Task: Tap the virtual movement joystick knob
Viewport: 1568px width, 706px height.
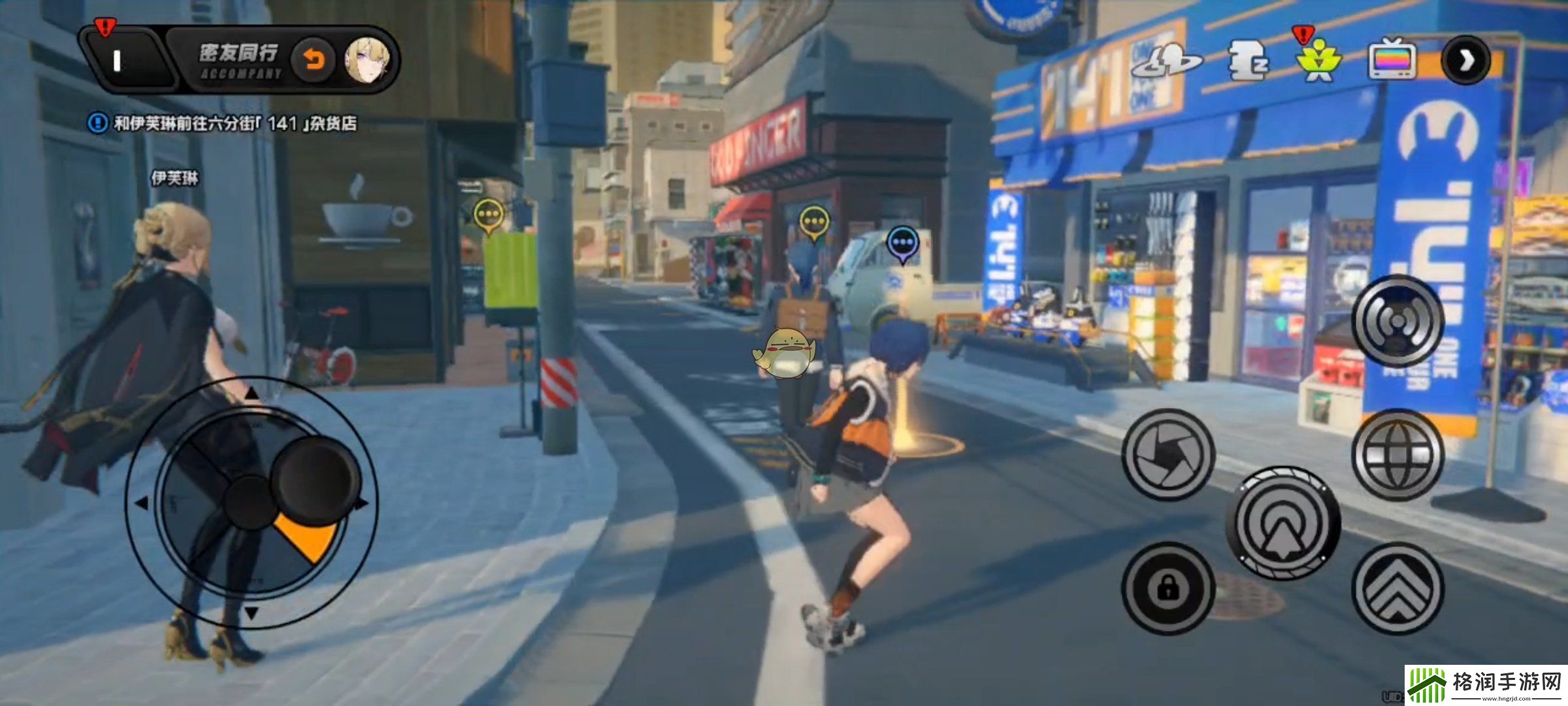Action: (x=316, y=478)
